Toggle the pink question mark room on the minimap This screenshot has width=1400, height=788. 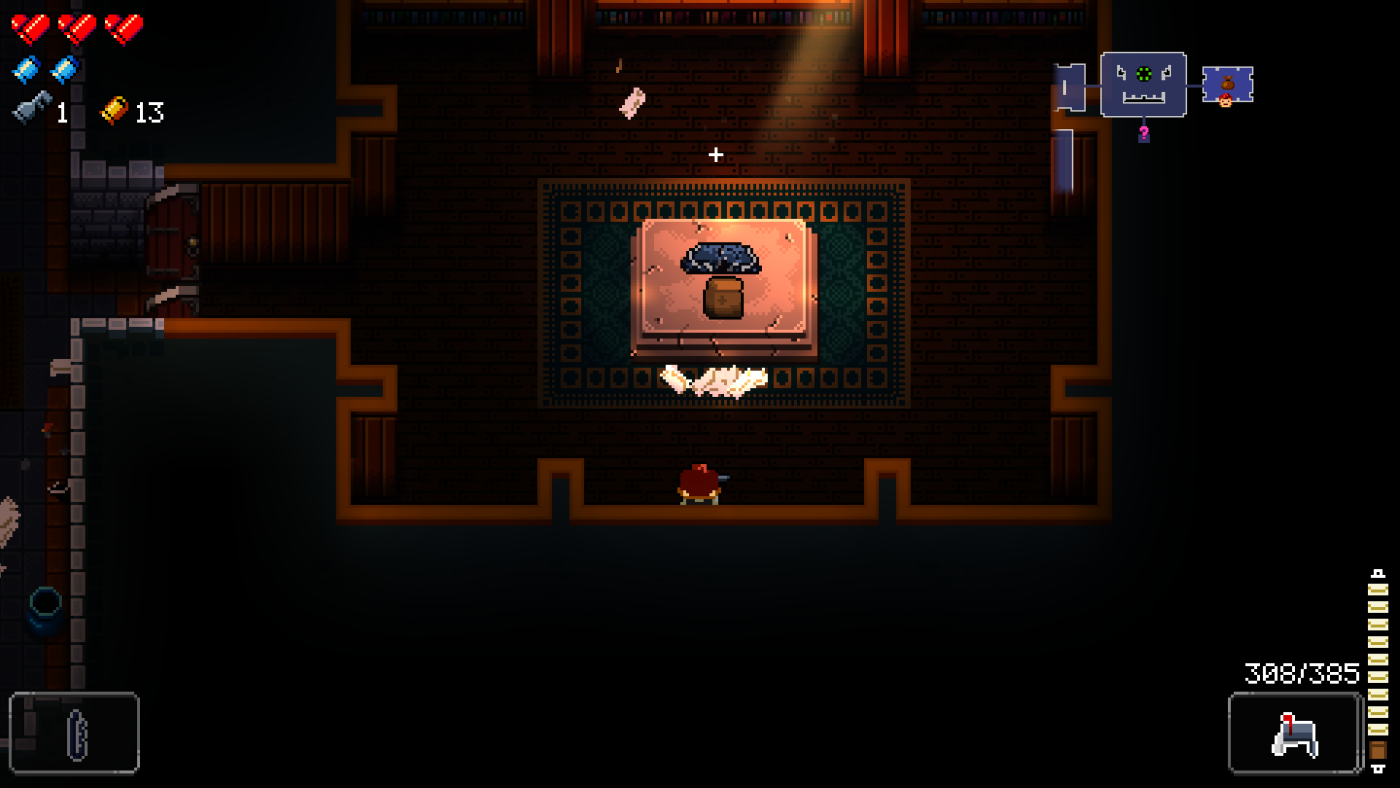1145,134
